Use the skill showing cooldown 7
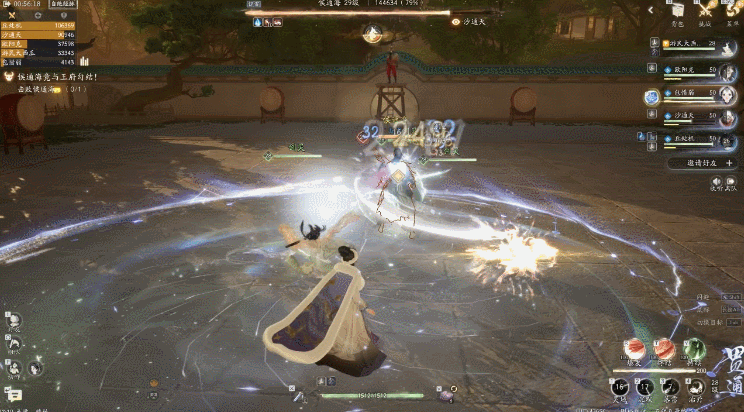This screenshot has height=412, width=744. [674, 386]
